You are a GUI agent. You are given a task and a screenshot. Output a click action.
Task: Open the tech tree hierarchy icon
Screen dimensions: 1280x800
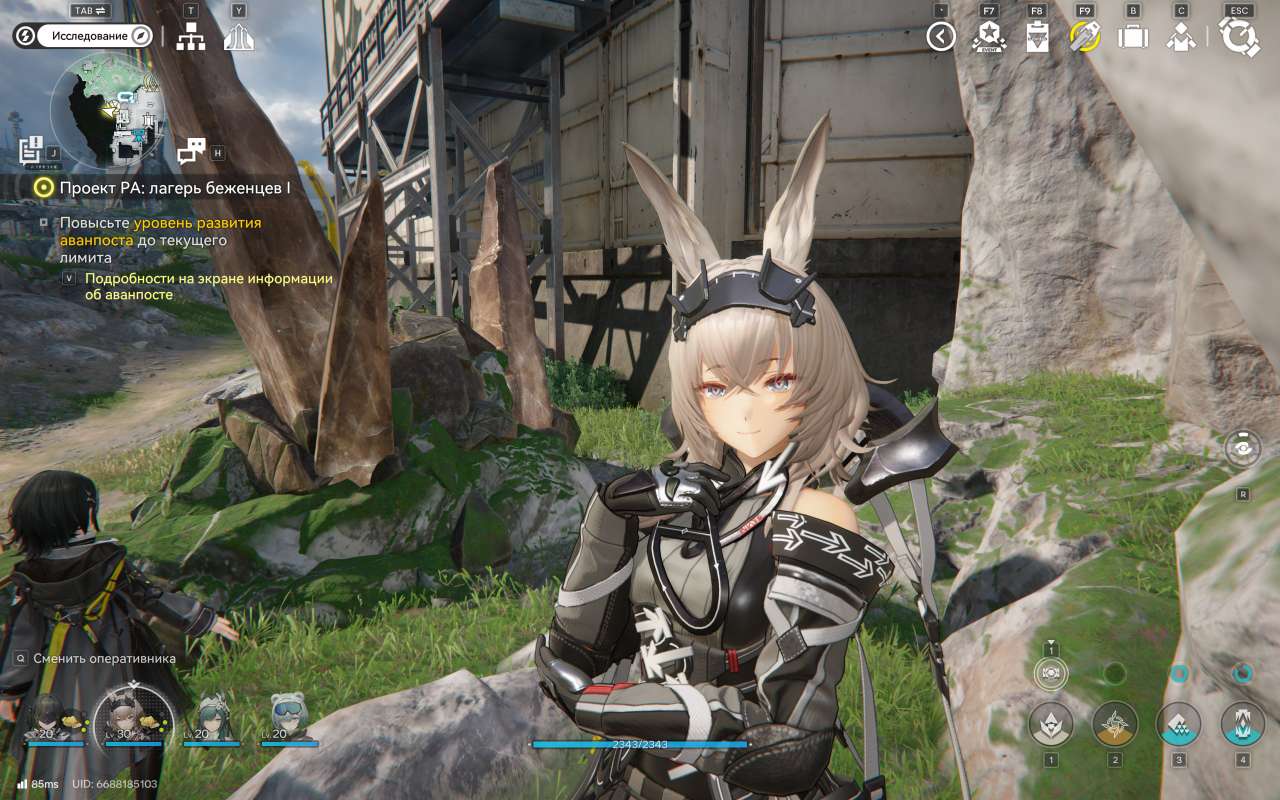190,37
